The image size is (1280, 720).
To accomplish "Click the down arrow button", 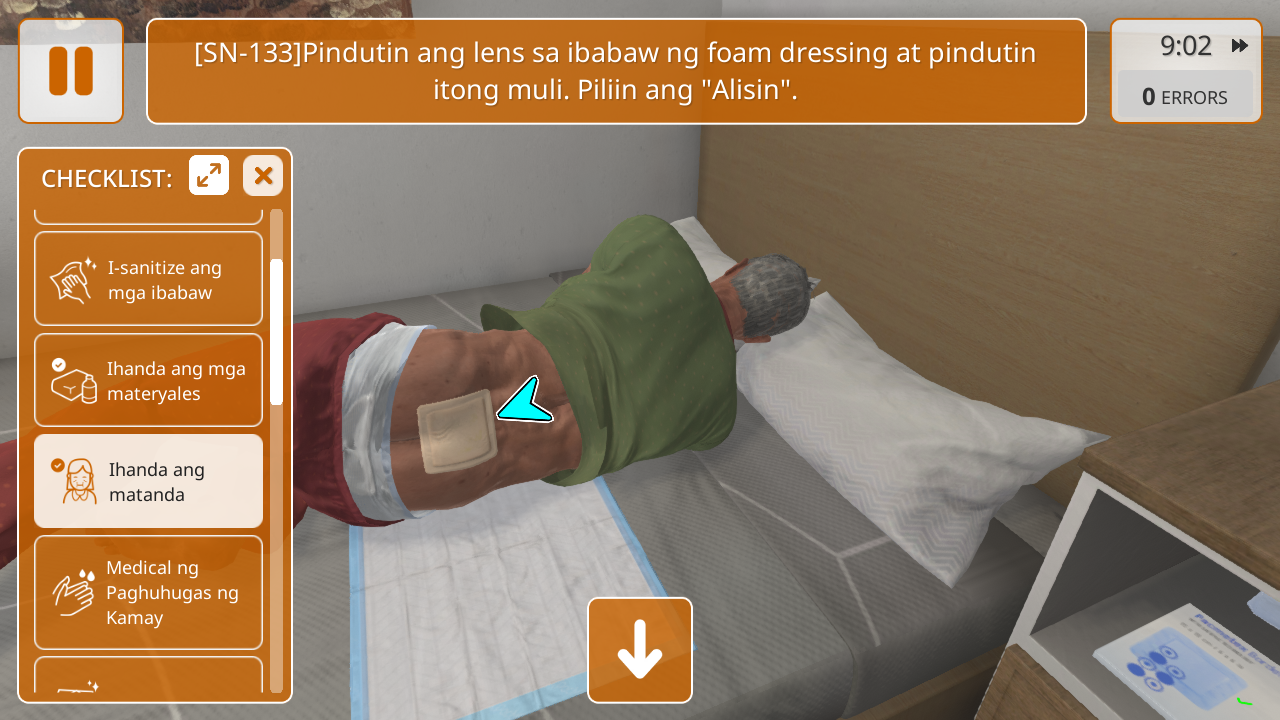I will point(640,650).
